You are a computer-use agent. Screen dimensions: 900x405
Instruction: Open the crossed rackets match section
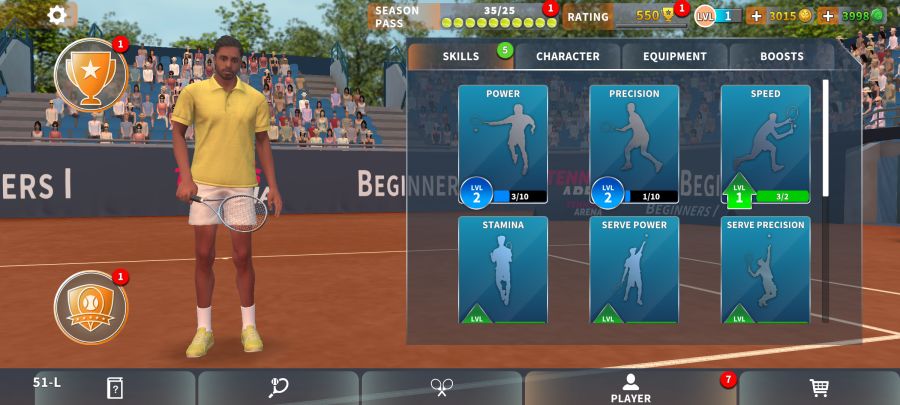coord(442,388)
